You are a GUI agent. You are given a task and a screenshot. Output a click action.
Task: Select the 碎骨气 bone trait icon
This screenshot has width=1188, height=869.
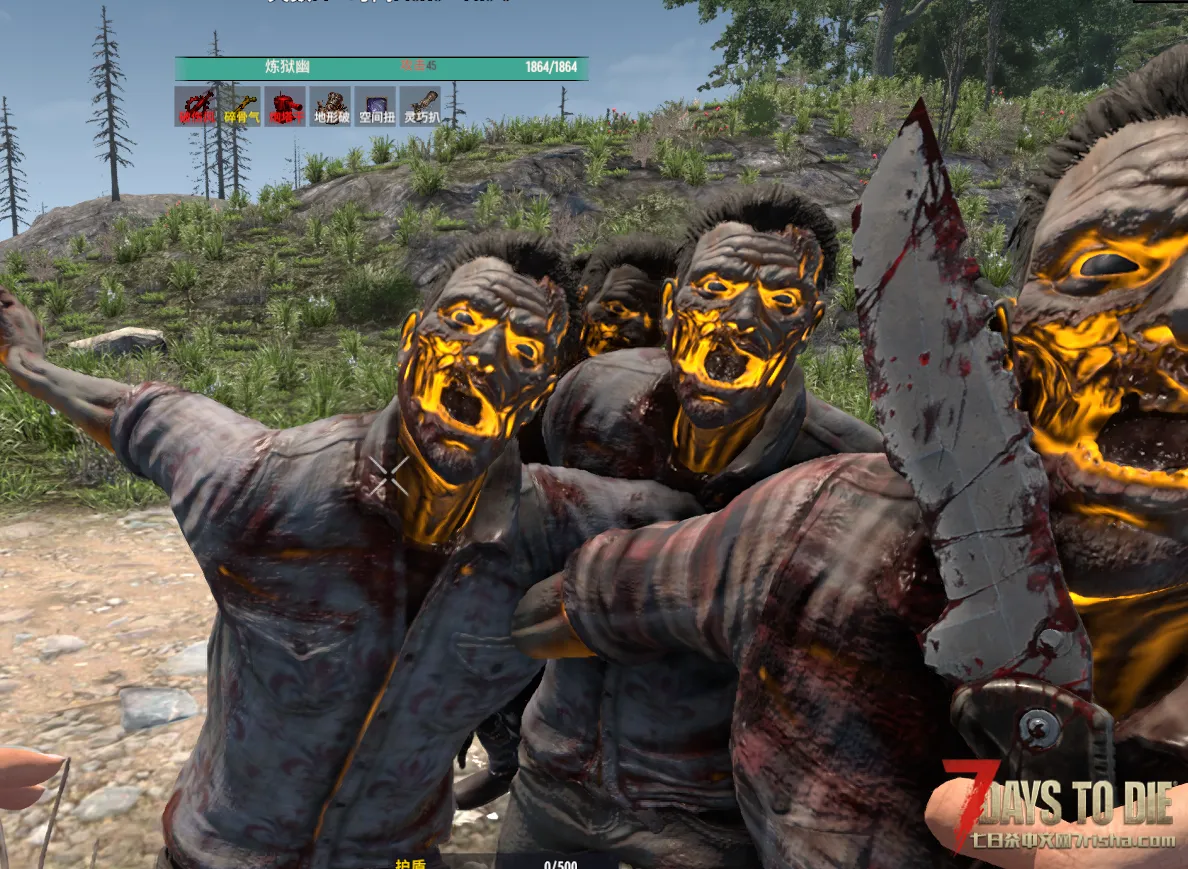[240, 105]
